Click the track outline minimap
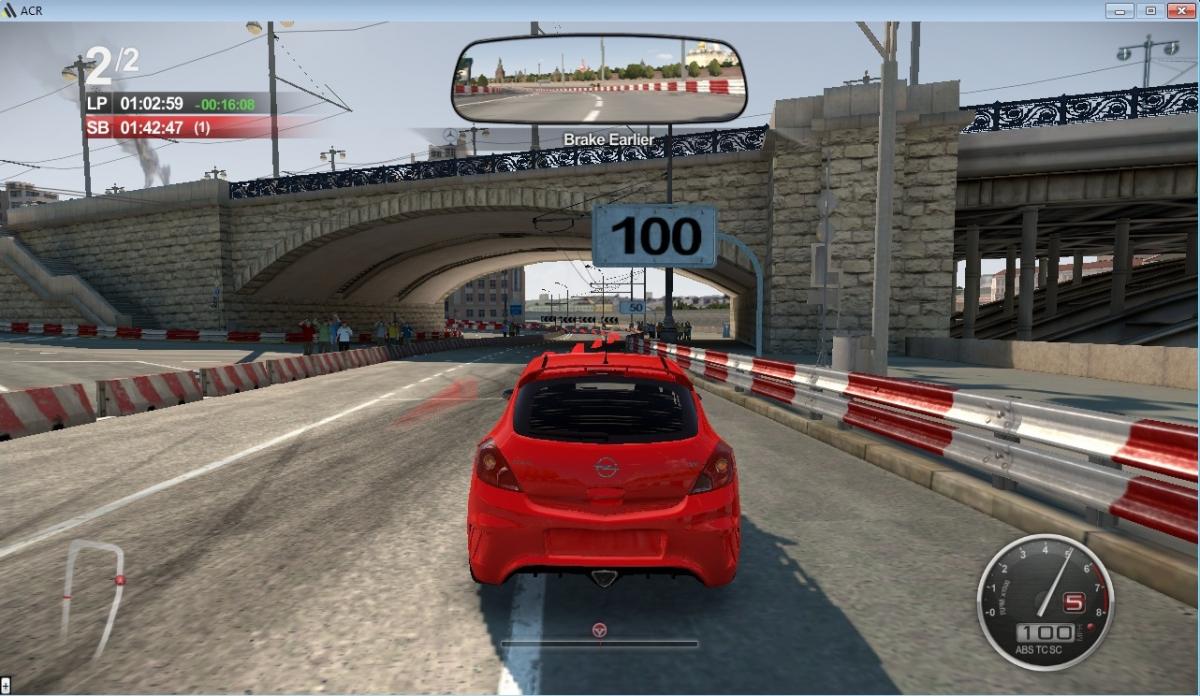This screenshot has height=696, width=1200. [x=95, y=596]
